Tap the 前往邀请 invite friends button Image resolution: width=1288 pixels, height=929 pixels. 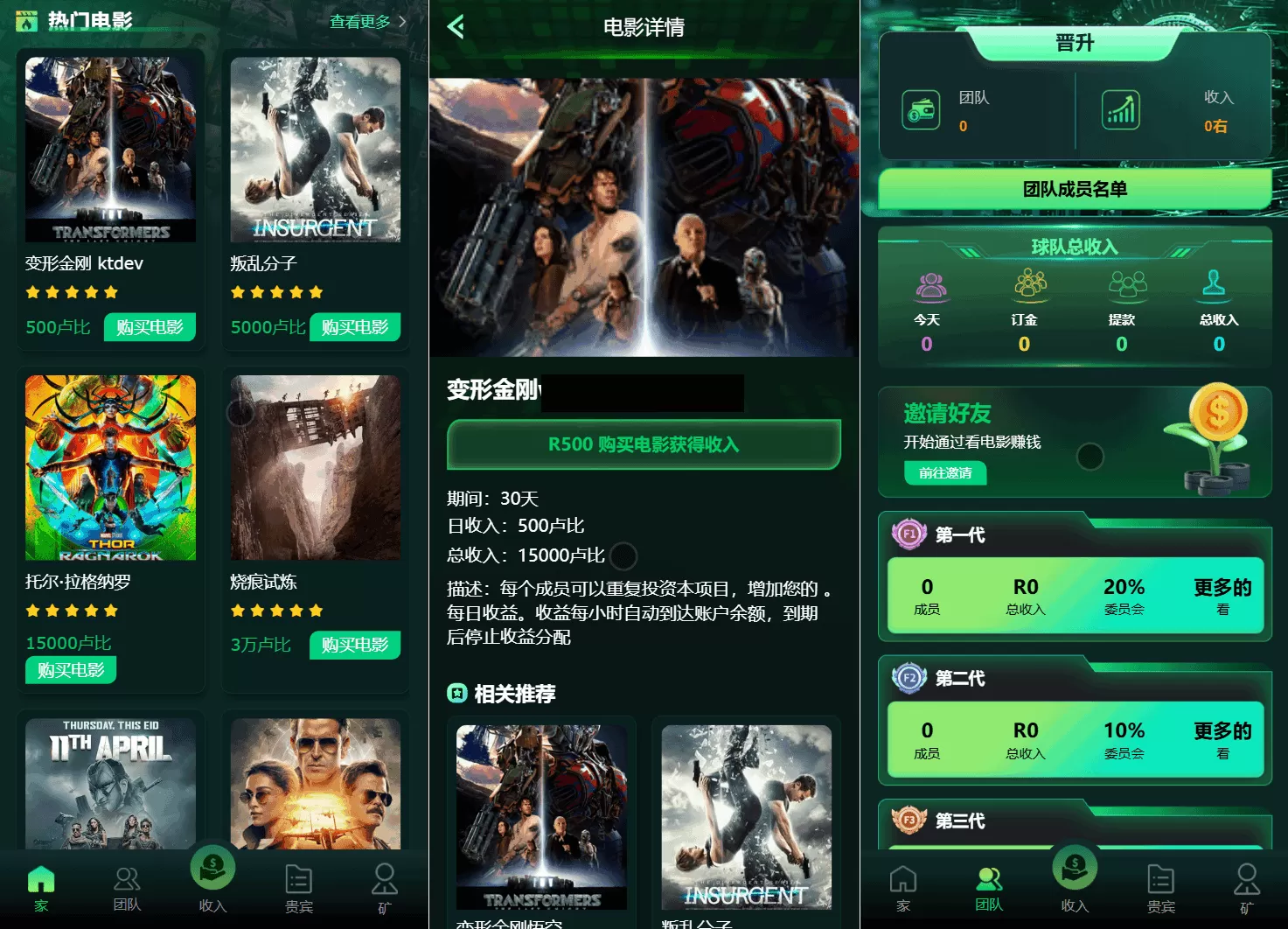coord(945,472)
